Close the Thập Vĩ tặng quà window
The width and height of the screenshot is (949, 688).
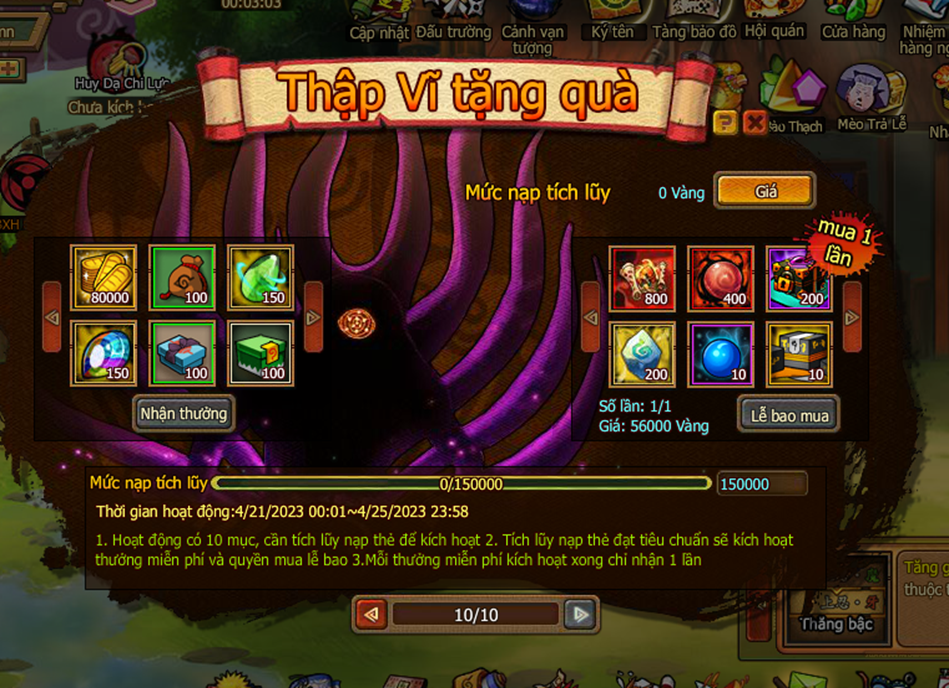(755, 123)
